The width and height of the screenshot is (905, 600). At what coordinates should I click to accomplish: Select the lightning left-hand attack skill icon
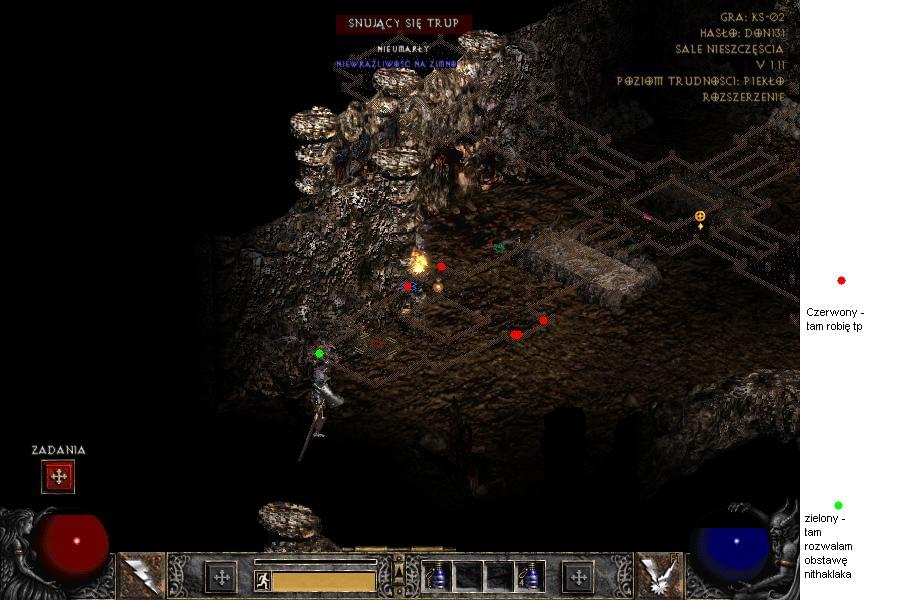coord(141,575)
